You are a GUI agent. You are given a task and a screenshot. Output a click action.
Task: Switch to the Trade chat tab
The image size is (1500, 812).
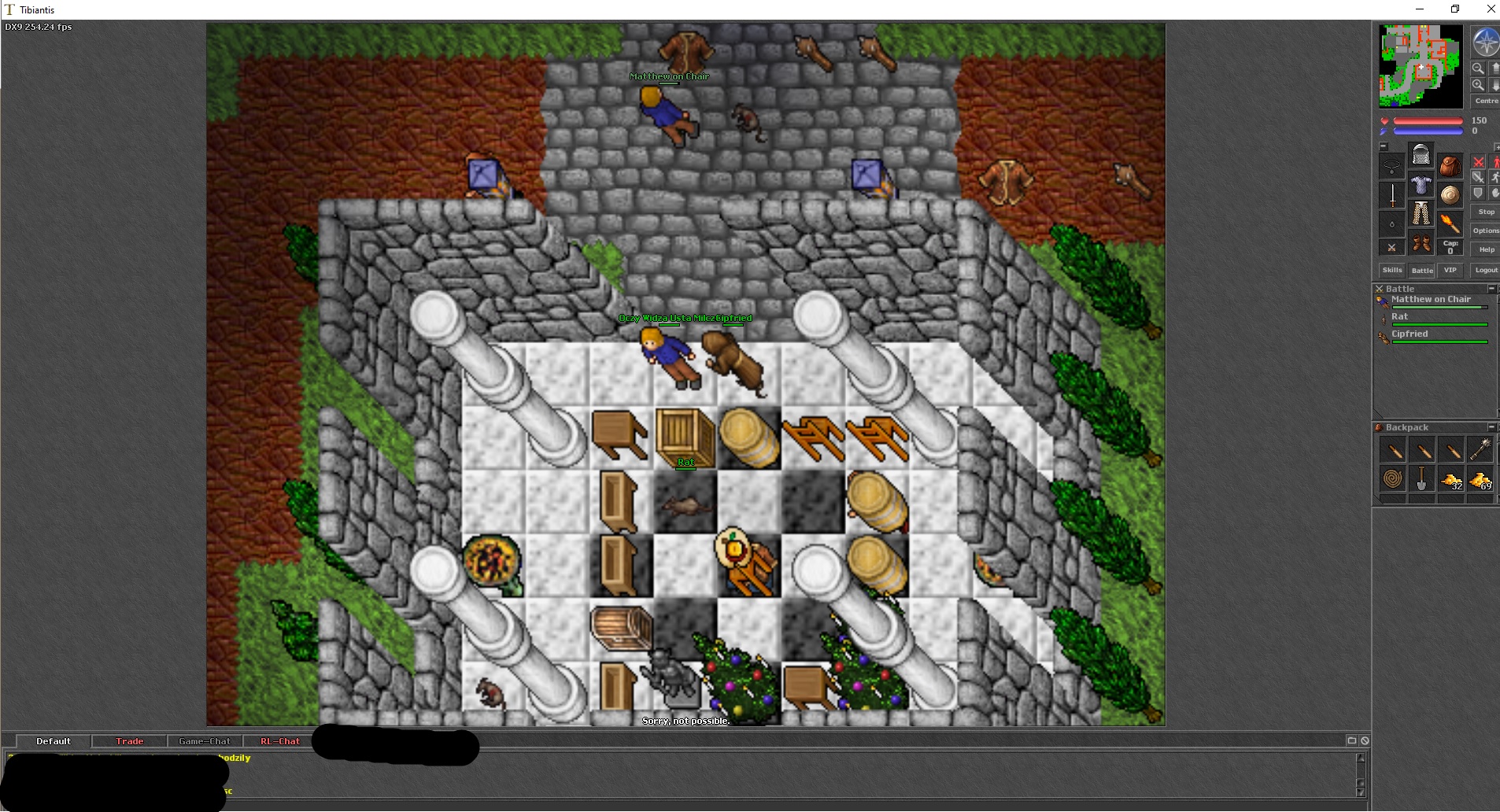point(130,741)
